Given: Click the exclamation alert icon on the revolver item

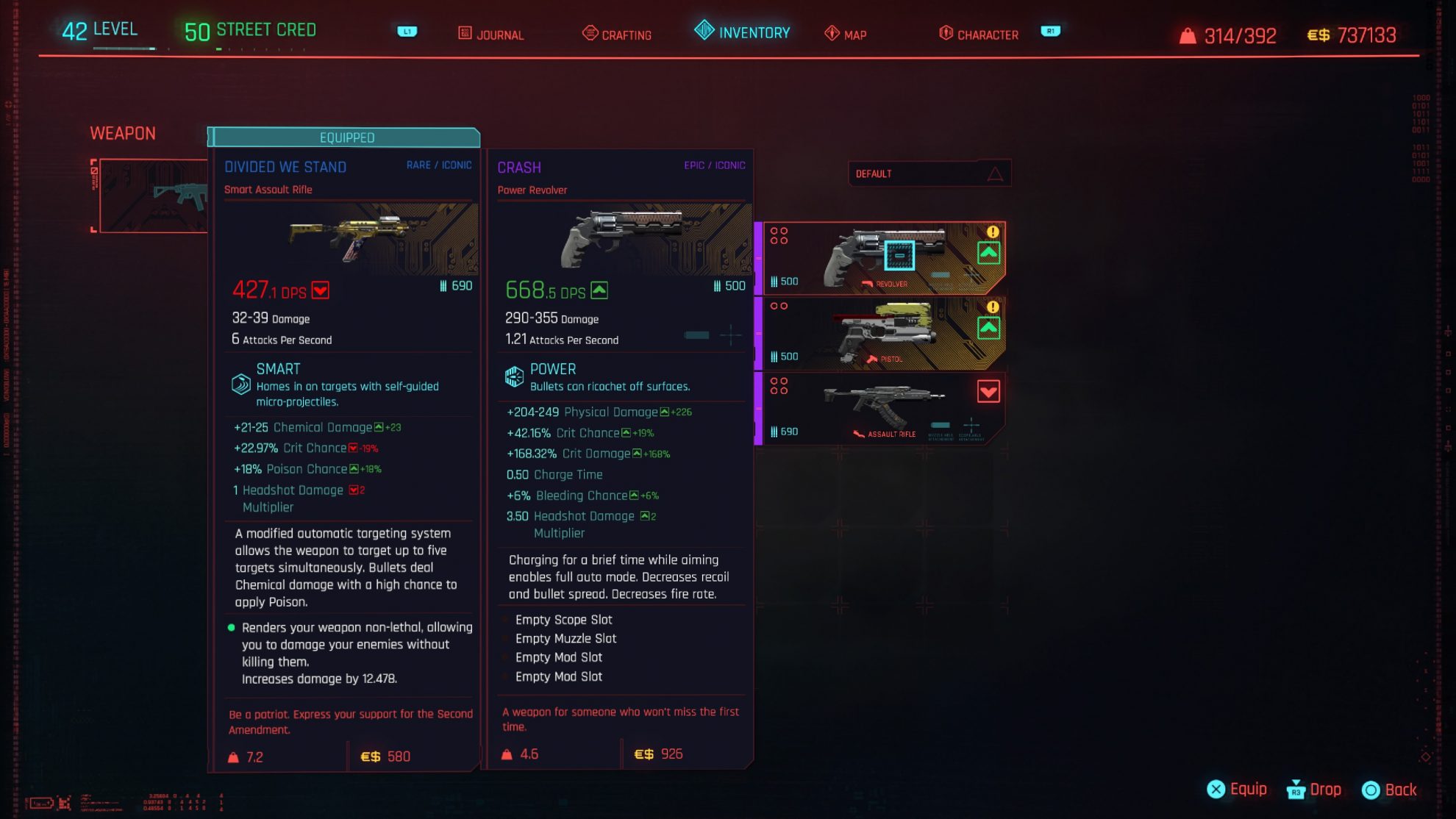Looking at the screenshot, I should point(991,231).
